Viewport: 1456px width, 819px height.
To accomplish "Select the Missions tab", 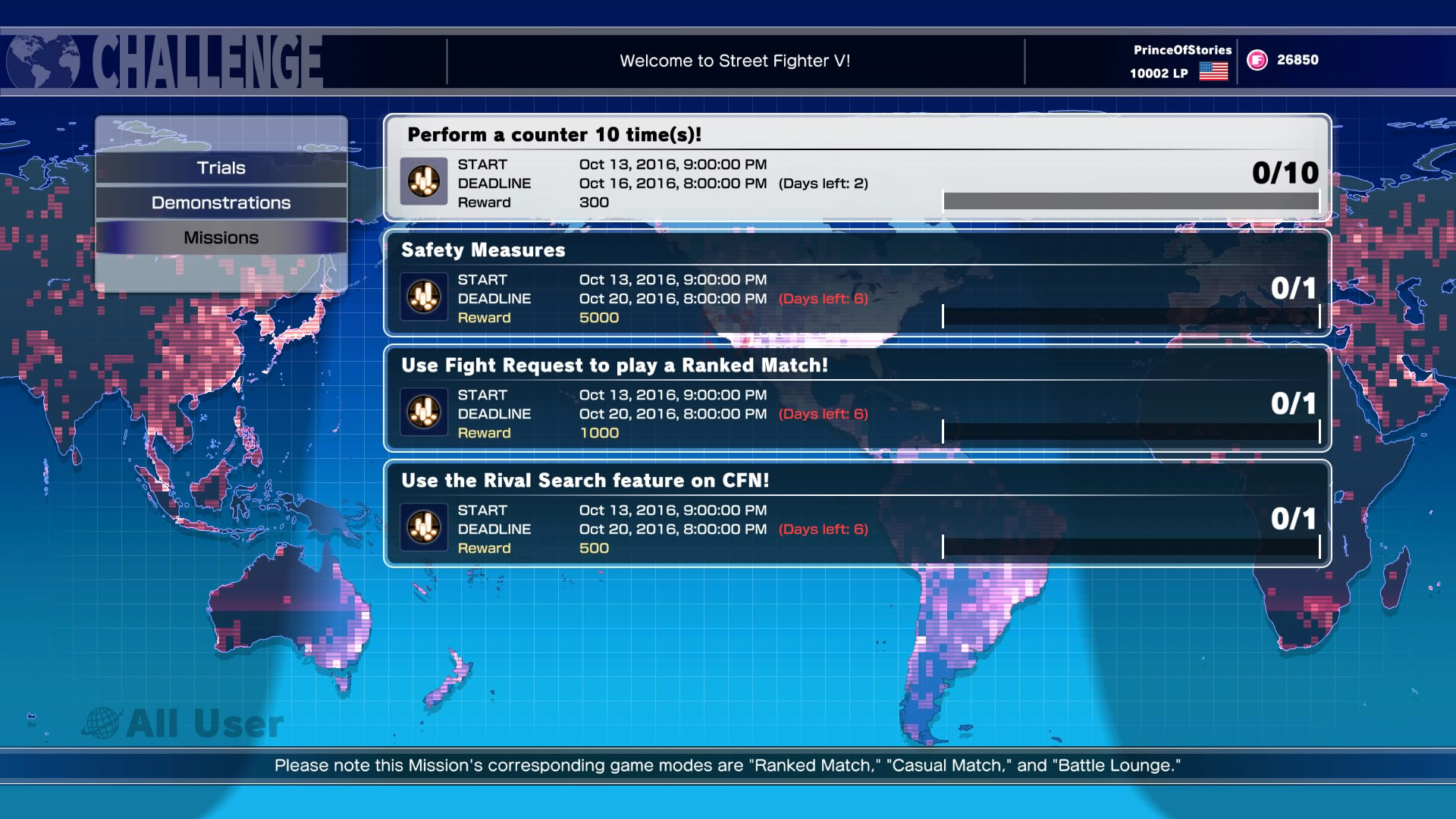I will (x=221, y=237).
